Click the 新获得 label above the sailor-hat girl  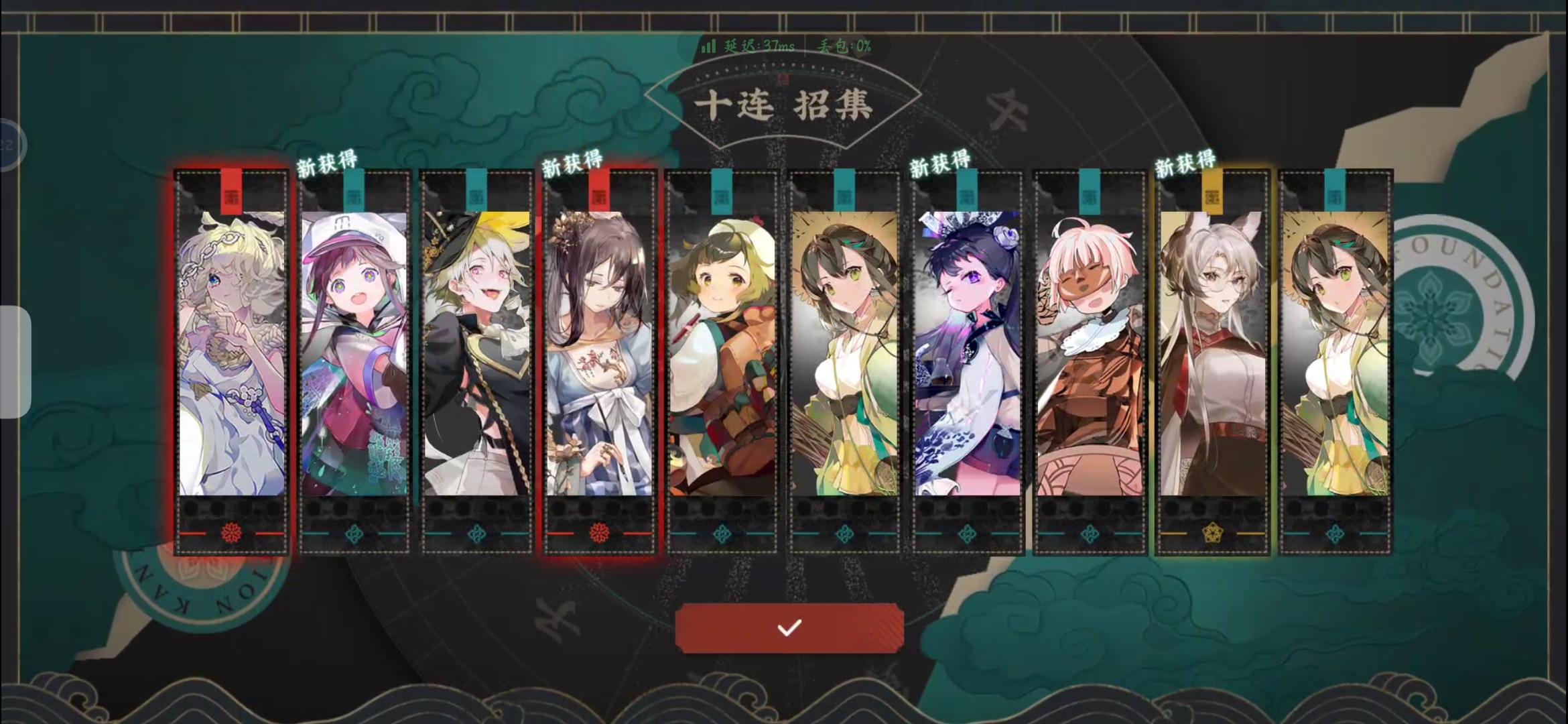click(328, 161)
